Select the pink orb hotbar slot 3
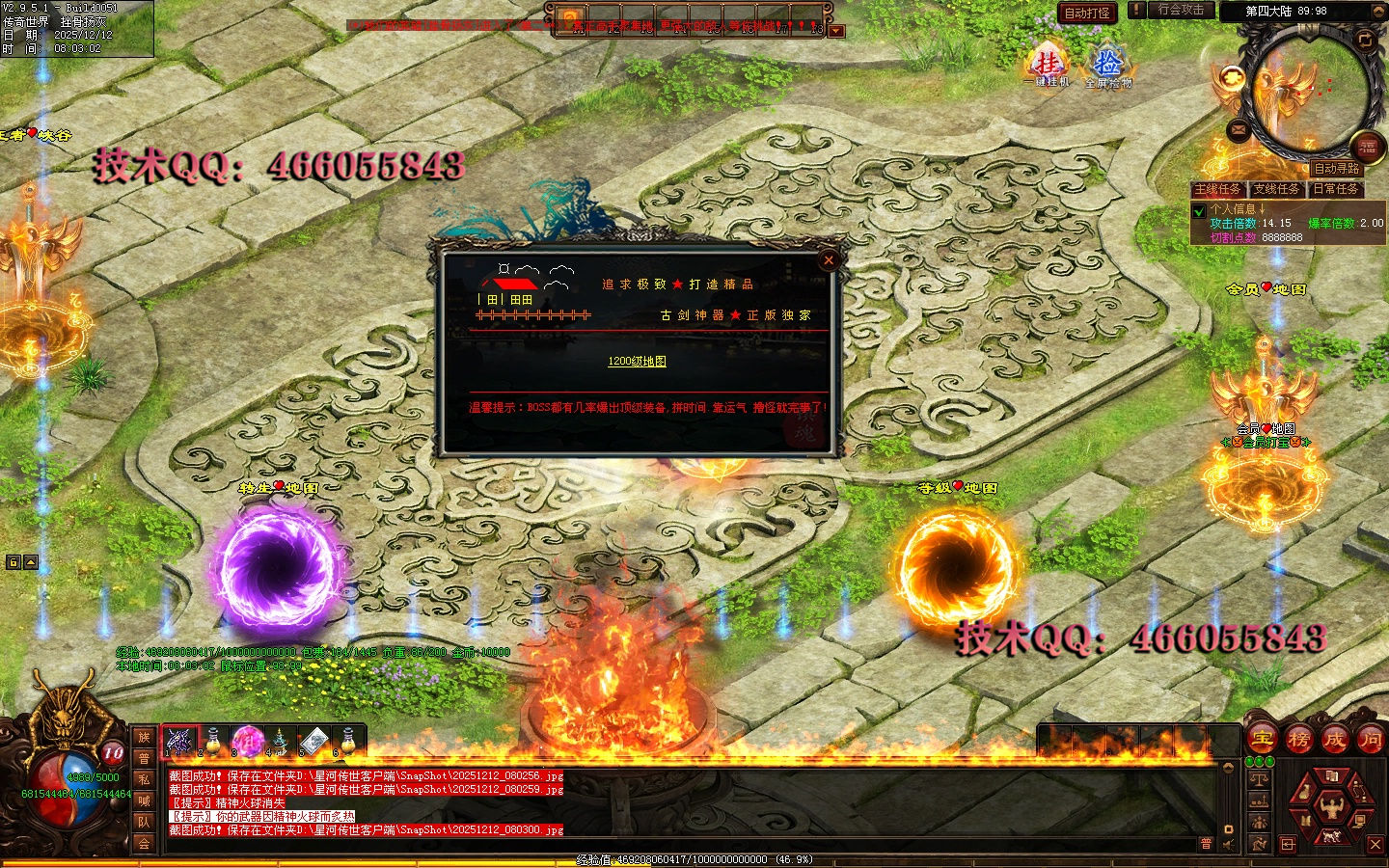This screenshot has height=868, width=1389. [x=247, y=741]
